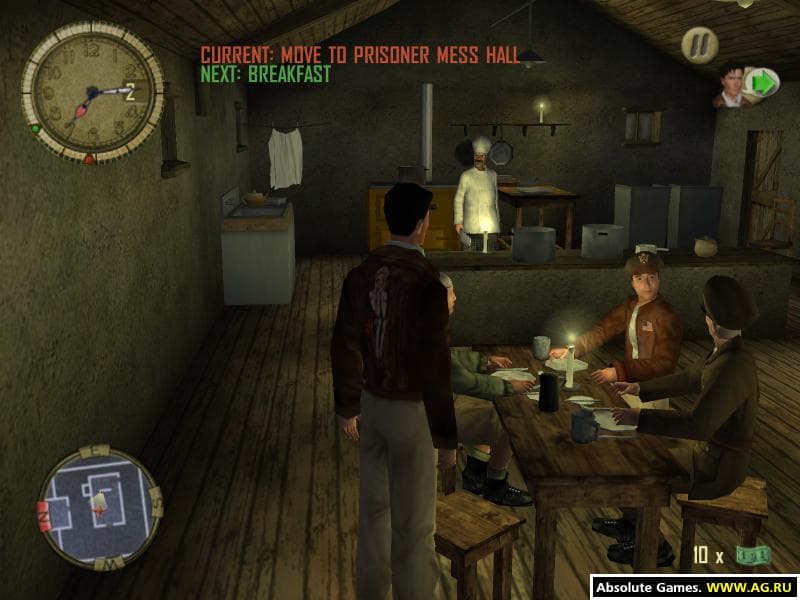Select the currency banknote icon

coord(751,555)
